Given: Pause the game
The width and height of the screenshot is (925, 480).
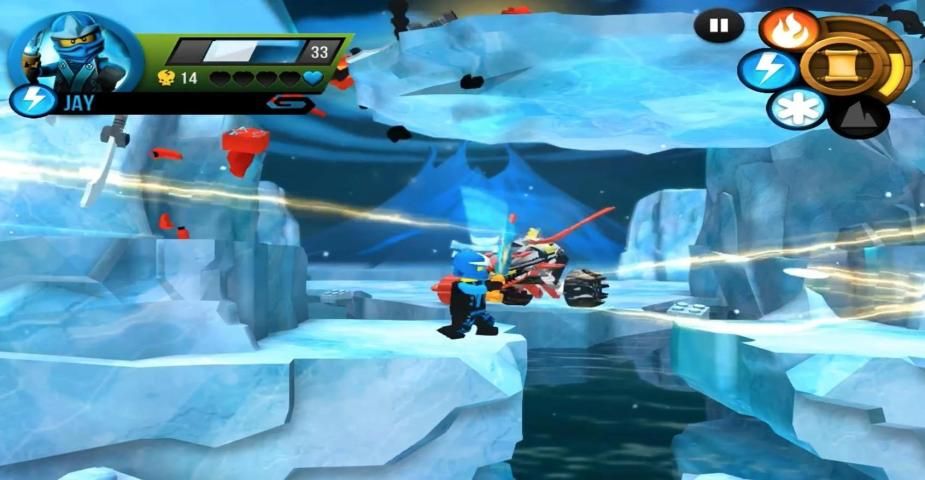Looking at the screenshot, I should coord(718,27).
